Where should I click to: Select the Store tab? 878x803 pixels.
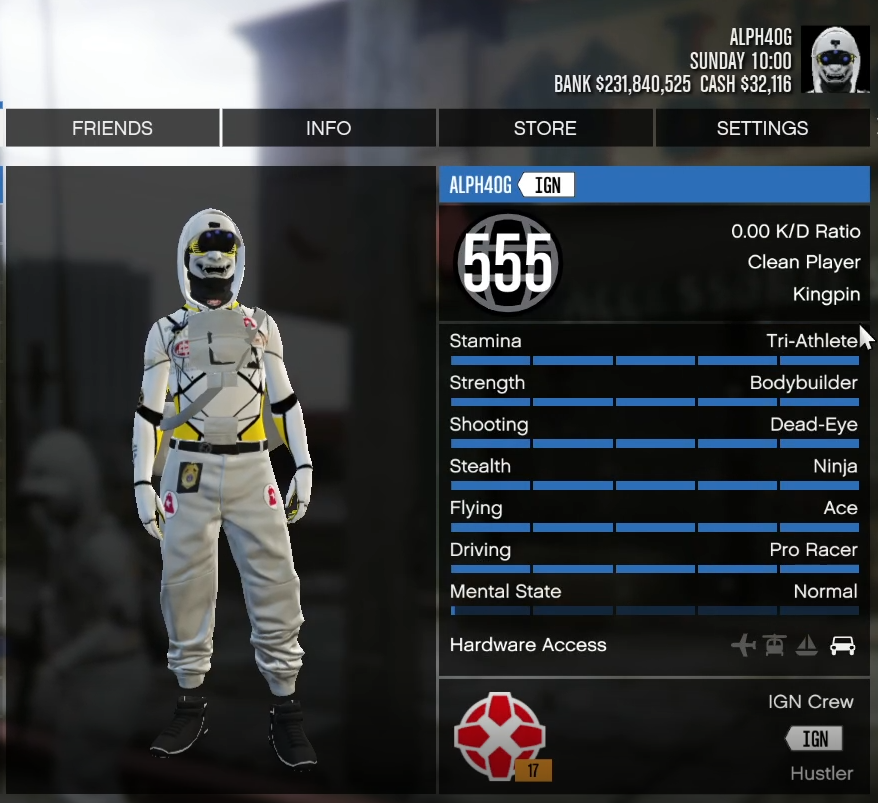(545, 128)
